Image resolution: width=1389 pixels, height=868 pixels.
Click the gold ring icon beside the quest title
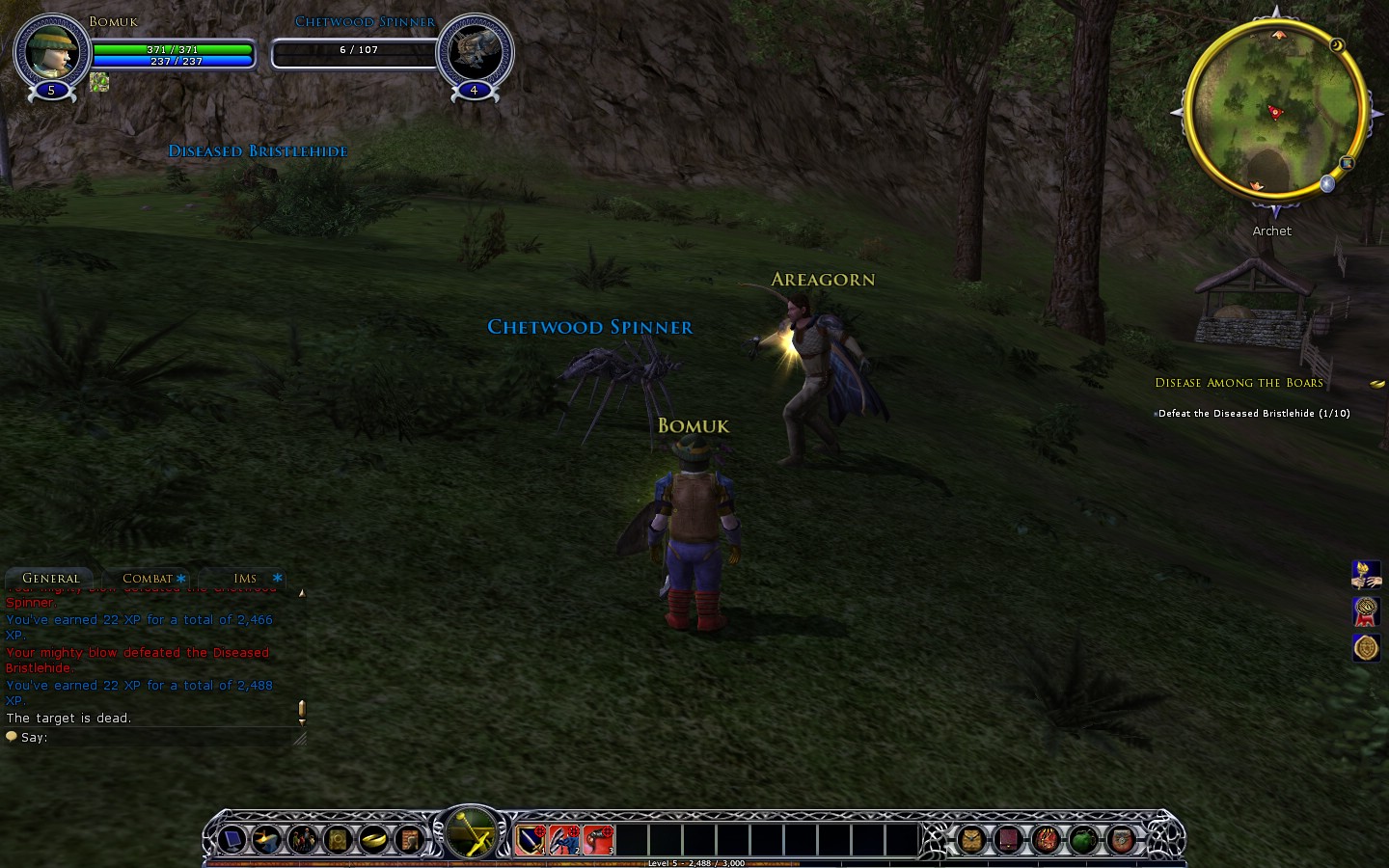click(1376, 384)
